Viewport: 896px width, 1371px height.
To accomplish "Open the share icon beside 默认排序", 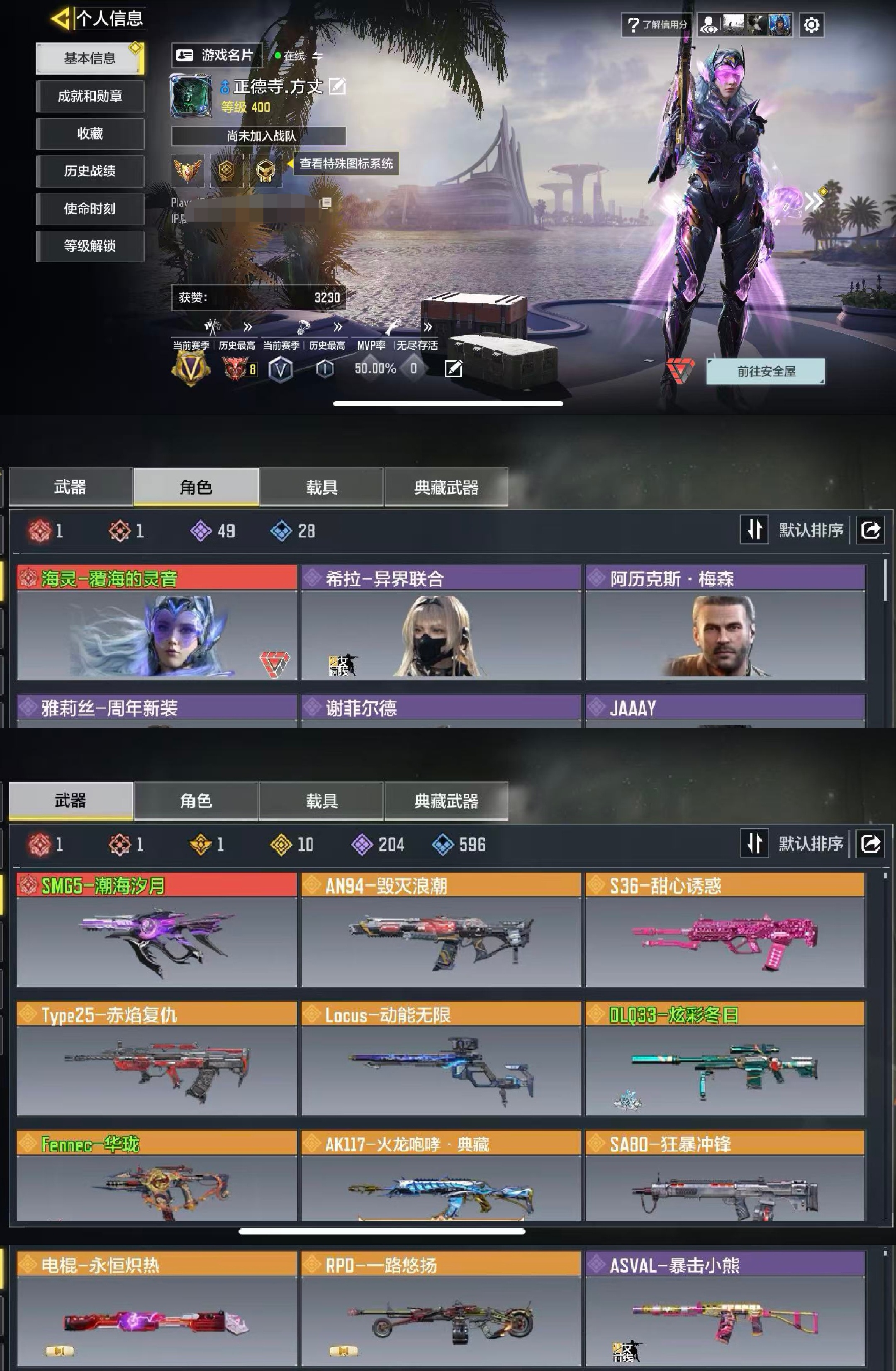I will (870, 844).
